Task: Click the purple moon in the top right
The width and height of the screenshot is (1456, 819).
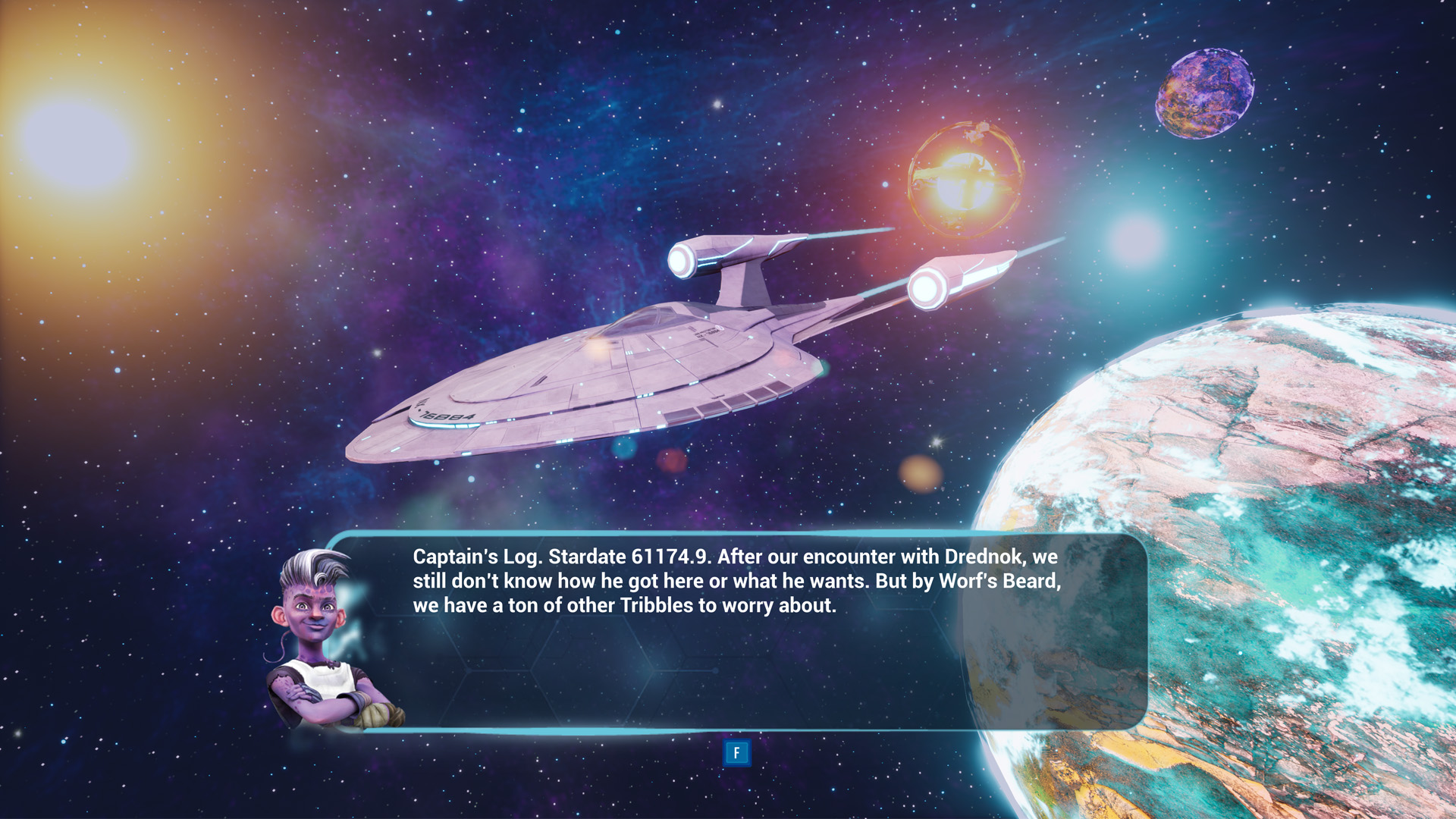Action: click(x=1206, y=95)
